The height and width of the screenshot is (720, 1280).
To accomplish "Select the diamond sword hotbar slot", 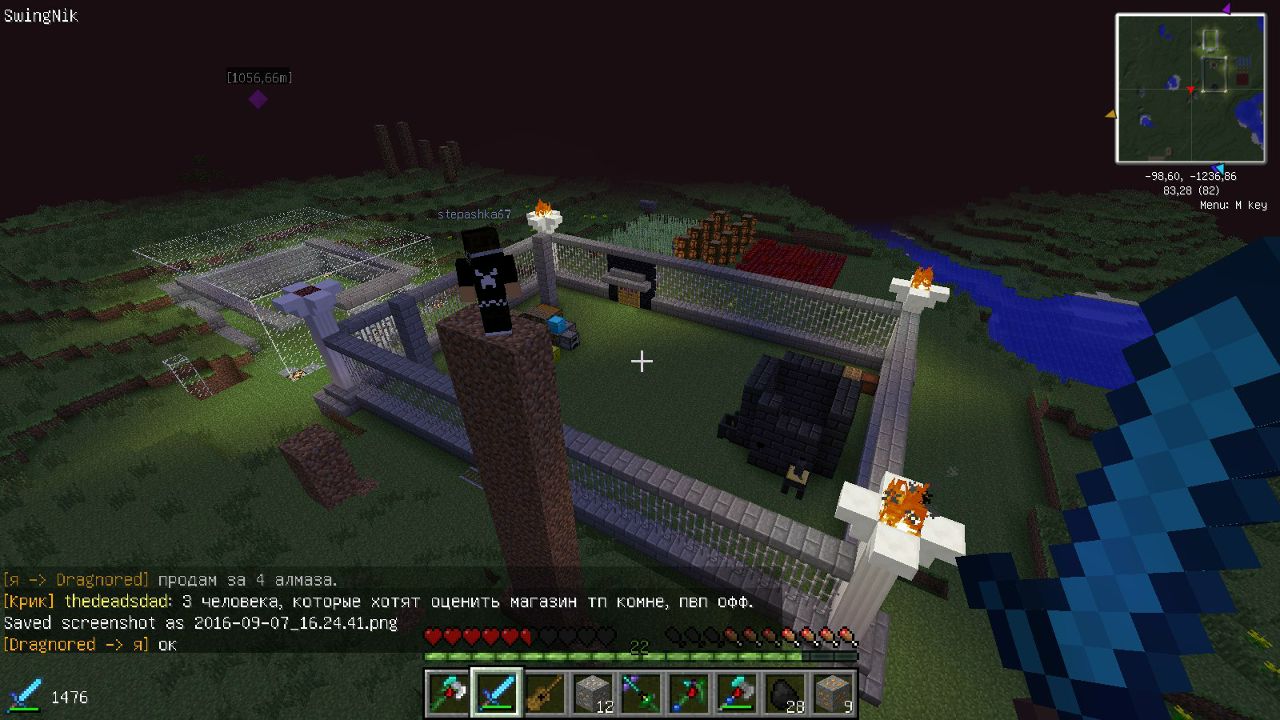I will (x=497, y=691).
